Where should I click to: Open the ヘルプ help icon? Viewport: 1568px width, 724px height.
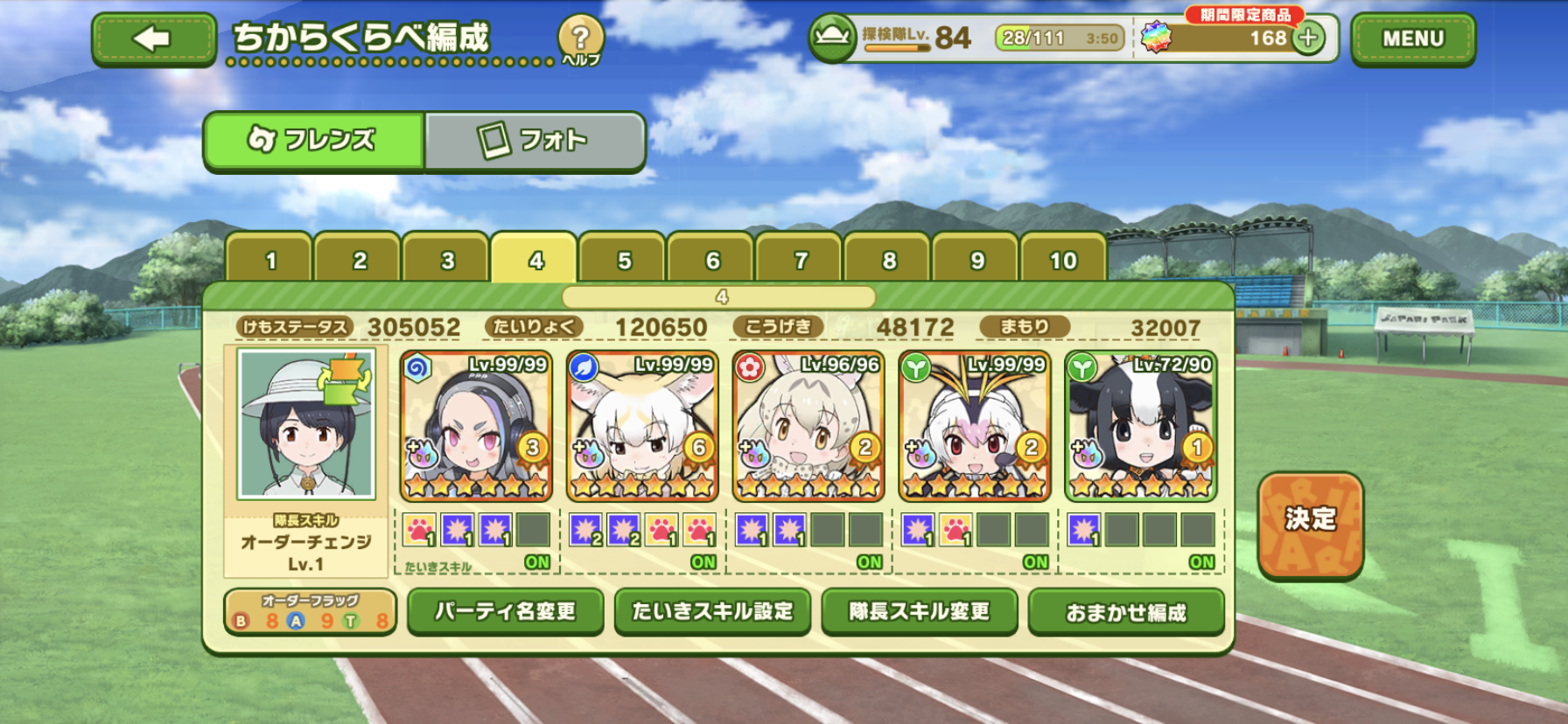(580, 39)
